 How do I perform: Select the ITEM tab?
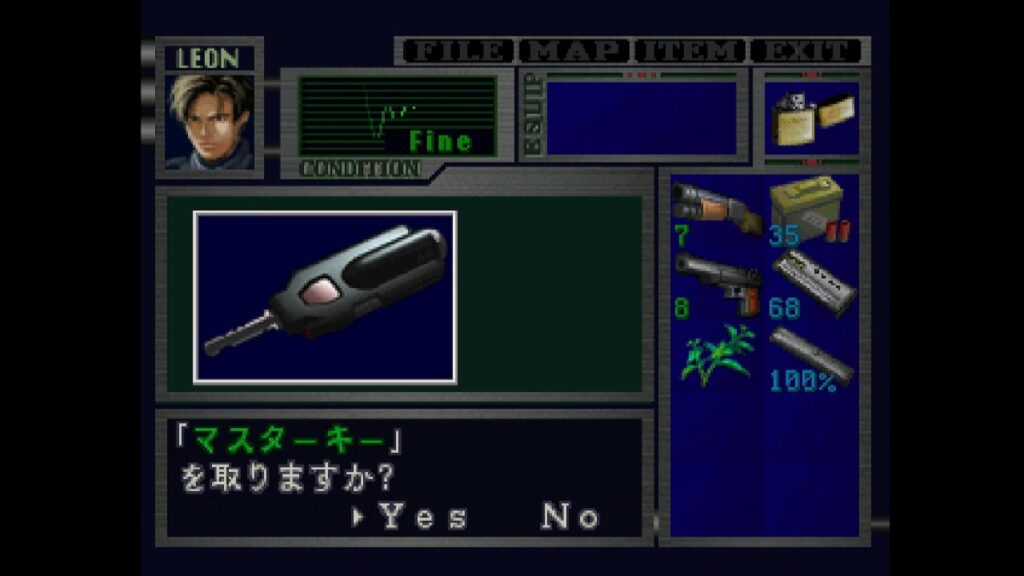point(692,51)
